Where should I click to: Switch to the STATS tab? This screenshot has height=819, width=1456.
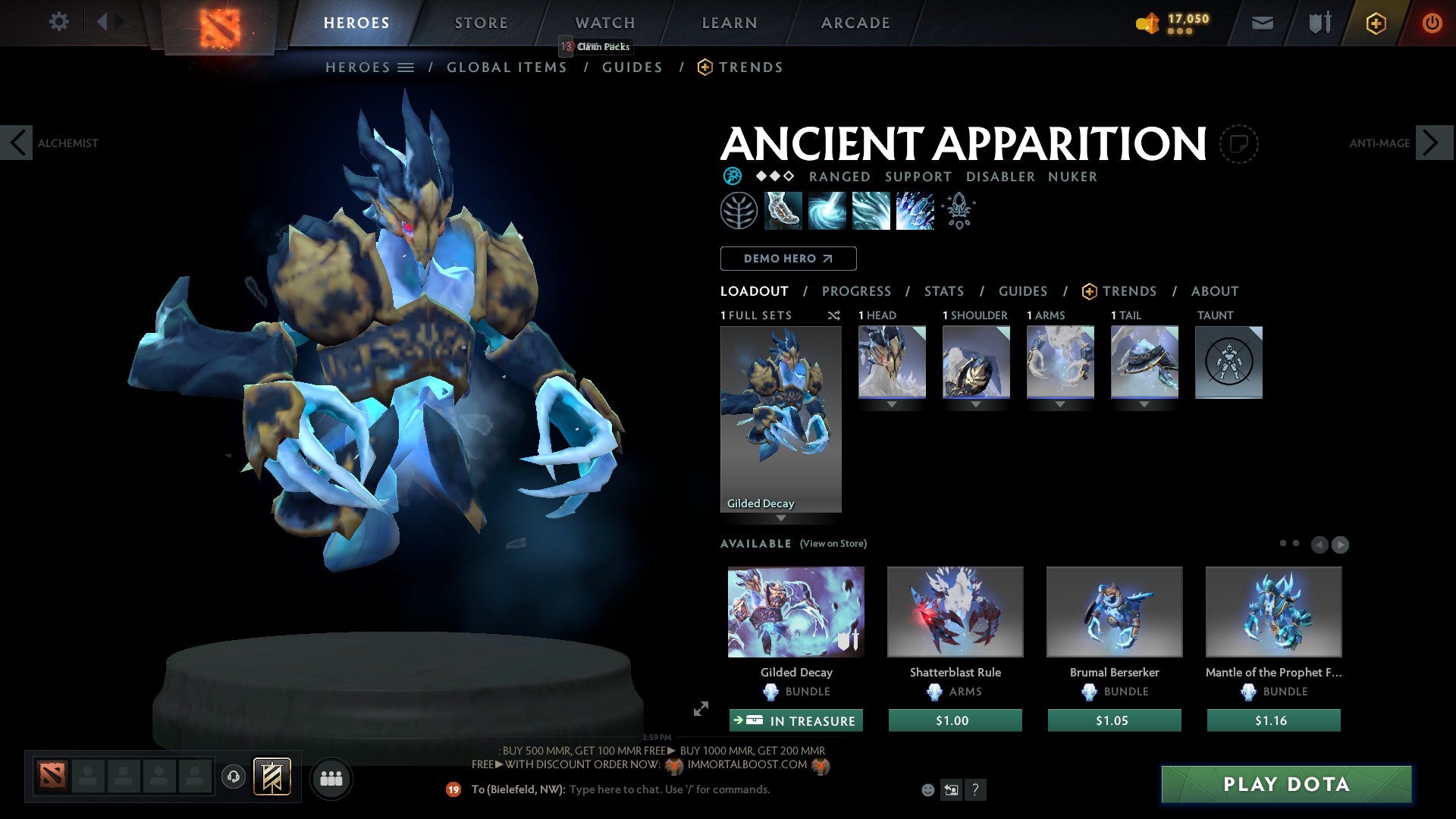click(943, 290)
